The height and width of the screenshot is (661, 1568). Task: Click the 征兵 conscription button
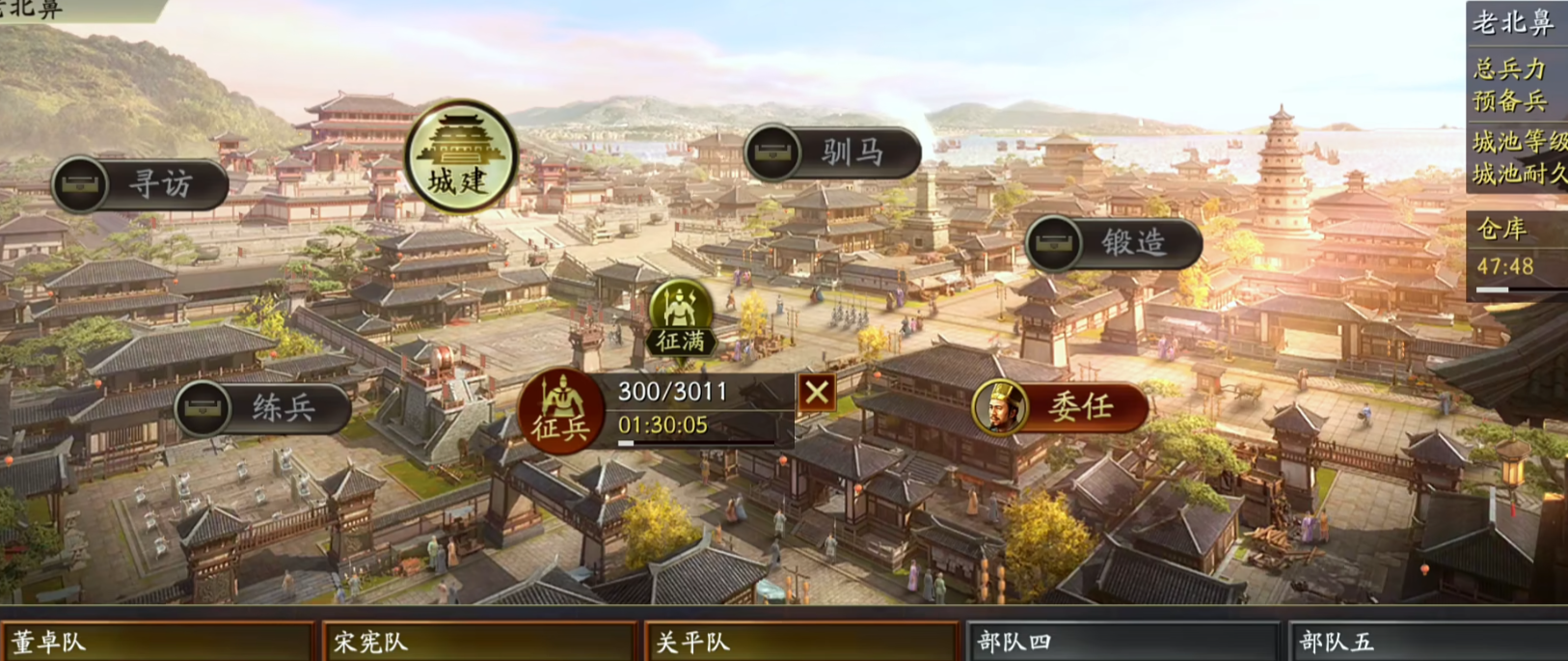tap(561, 413)
